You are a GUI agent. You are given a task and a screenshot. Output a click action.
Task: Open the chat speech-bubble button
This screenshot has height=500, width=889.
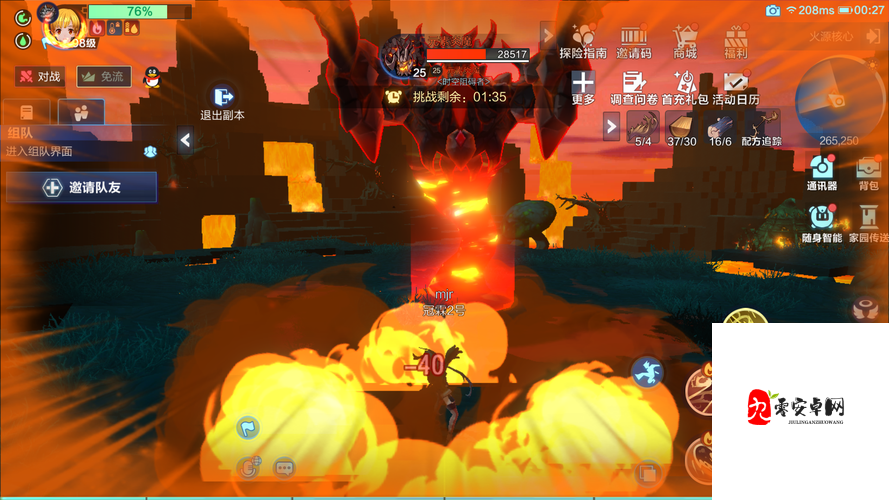284,467
